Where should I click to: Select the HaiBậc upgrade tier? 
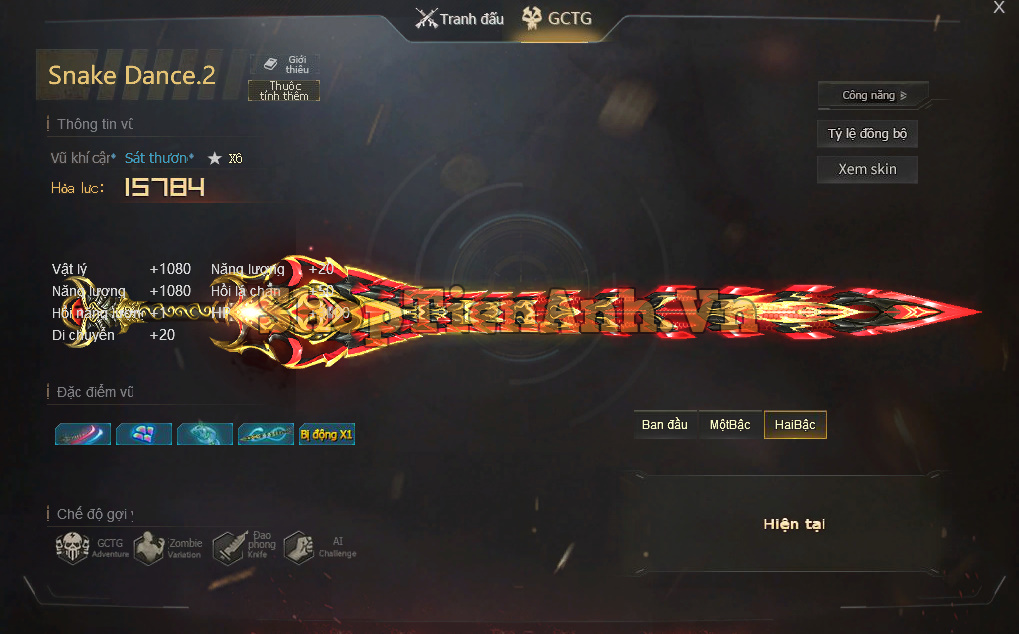[795, 425]
